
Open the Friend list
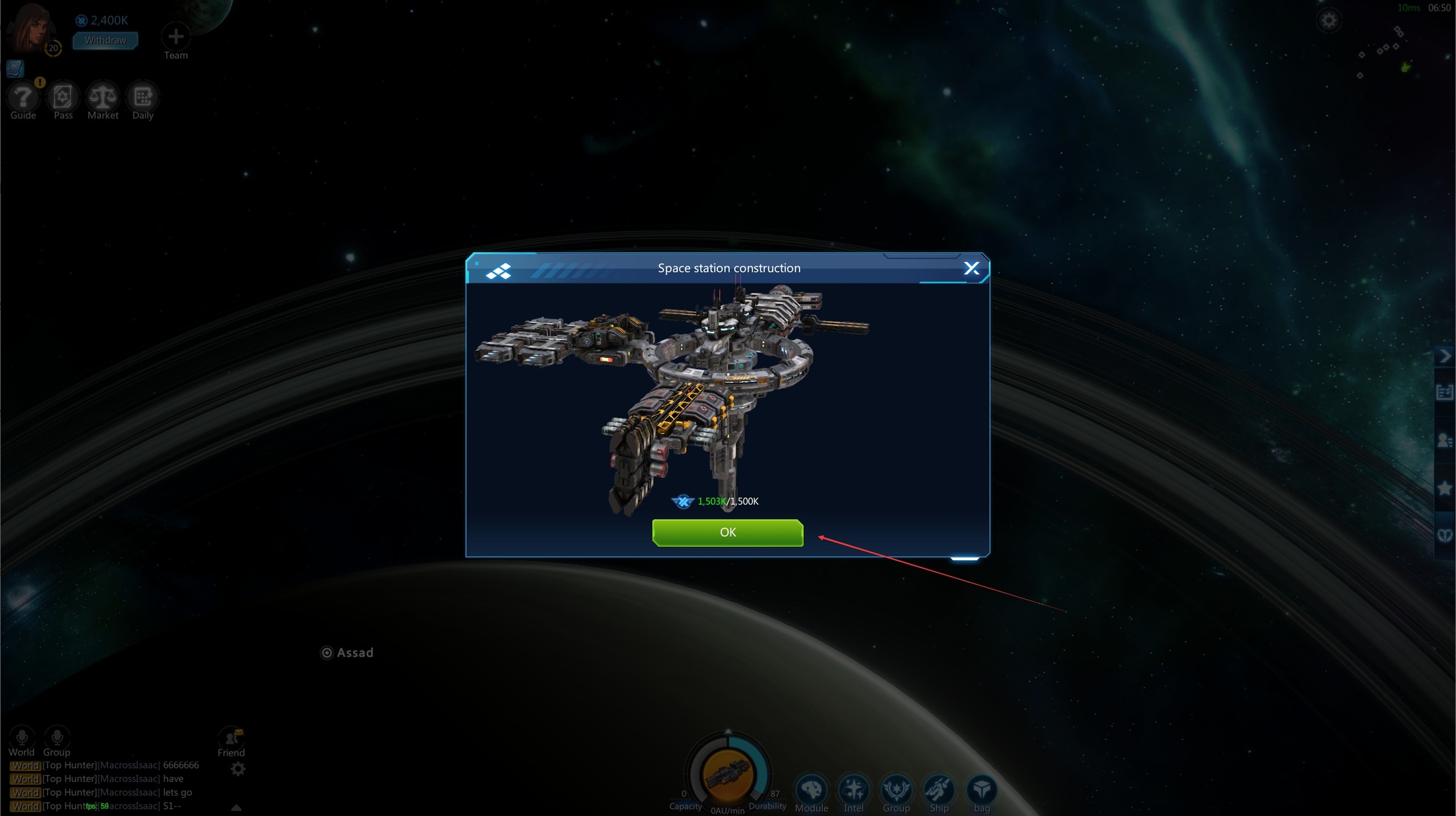pyautogui.click(x=231, y=738)
